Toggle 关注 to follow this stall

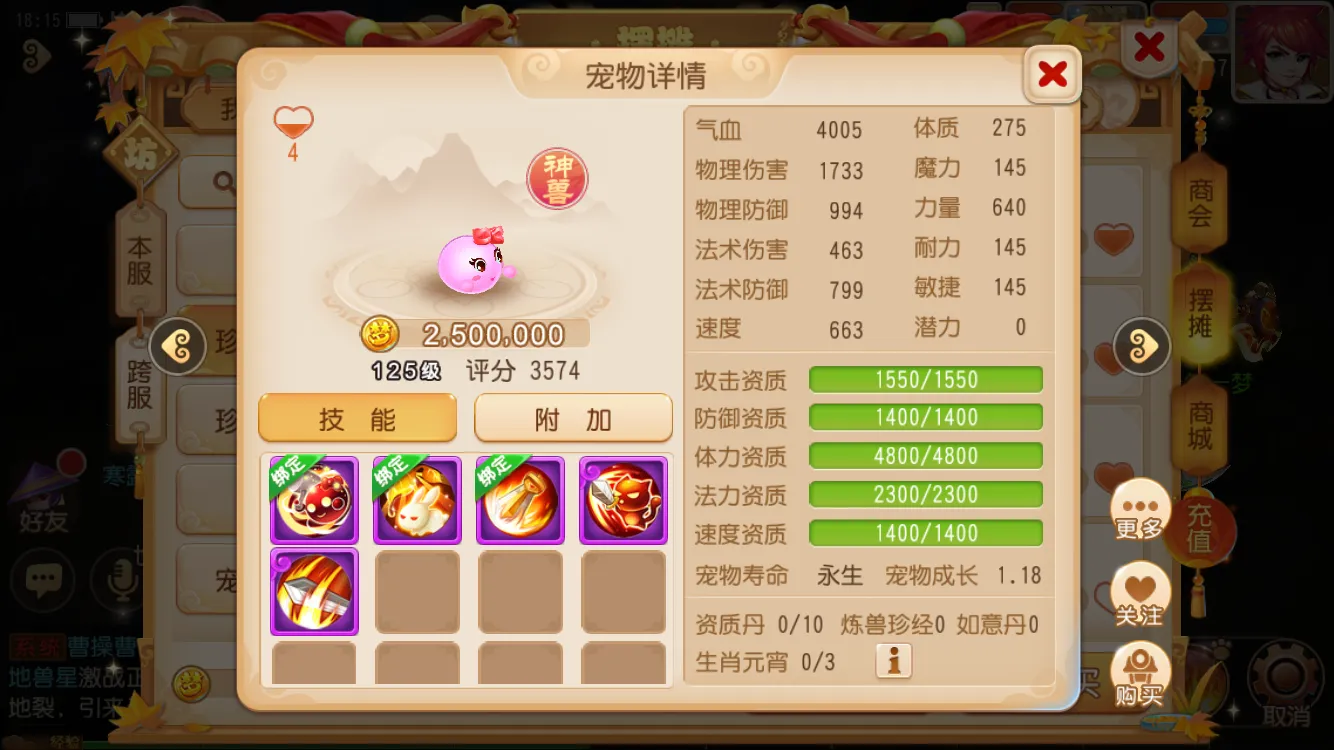point(1140,595)
